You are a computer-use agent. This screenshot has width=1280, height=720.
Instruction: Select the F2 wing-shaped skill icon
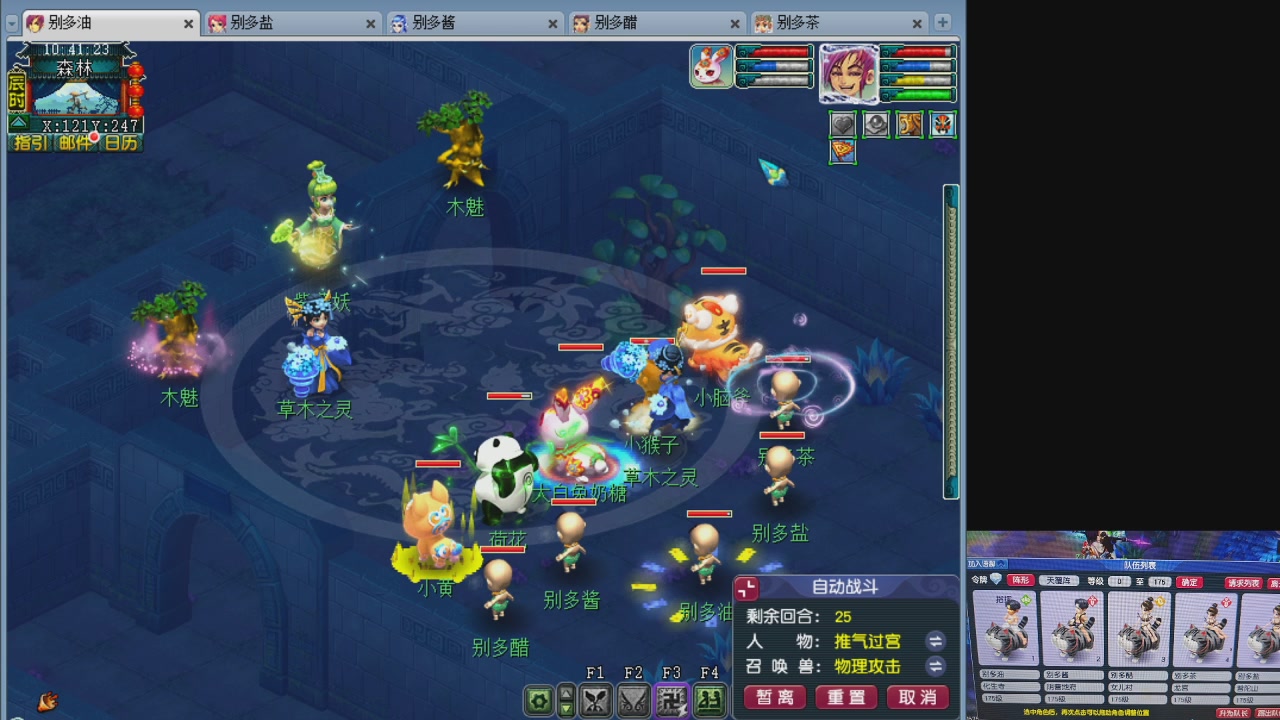coord(633,700)
